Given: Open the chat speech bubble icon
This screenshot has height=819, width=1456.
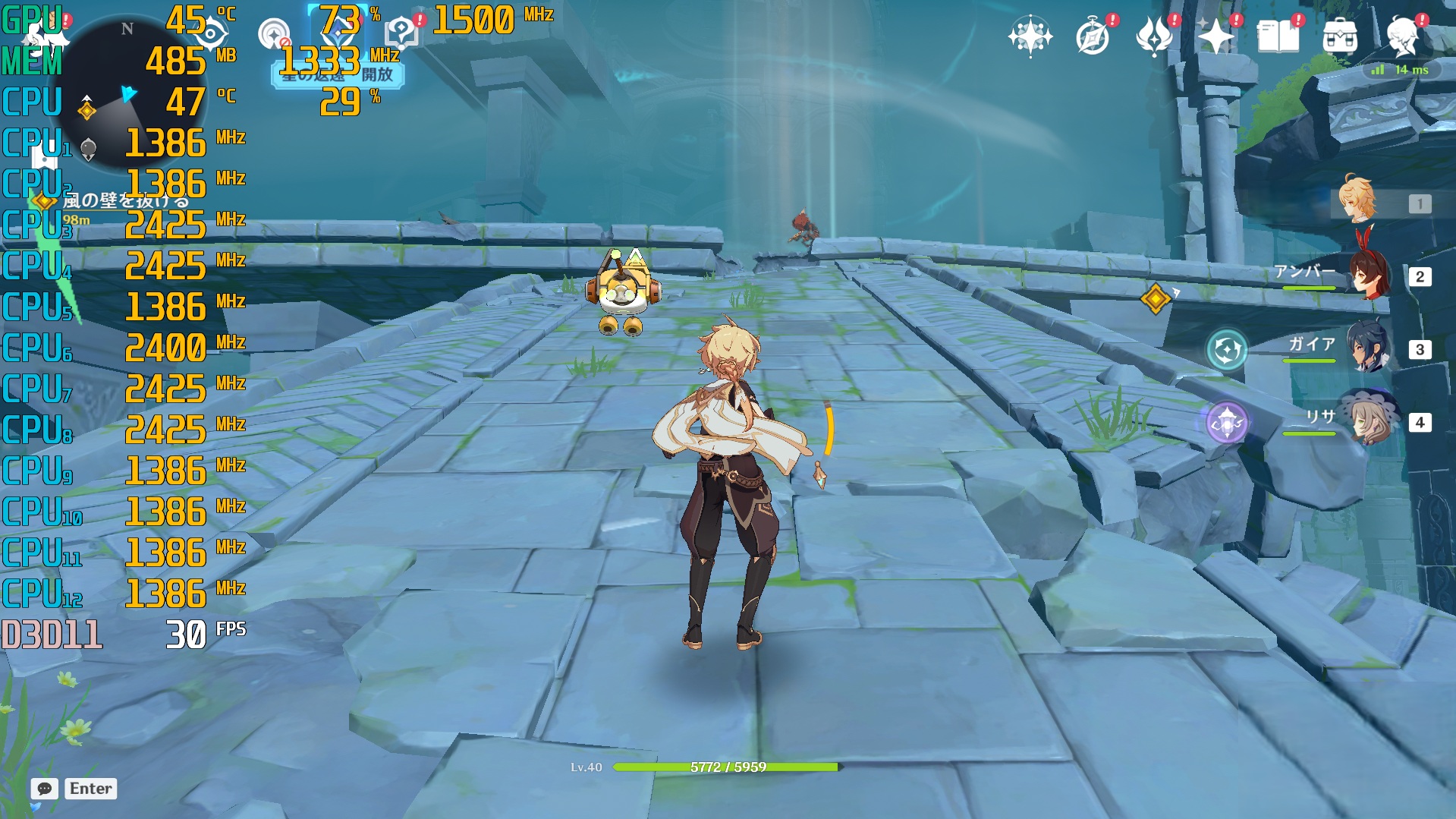Looking at the screenshot, I should click(45, 789).
